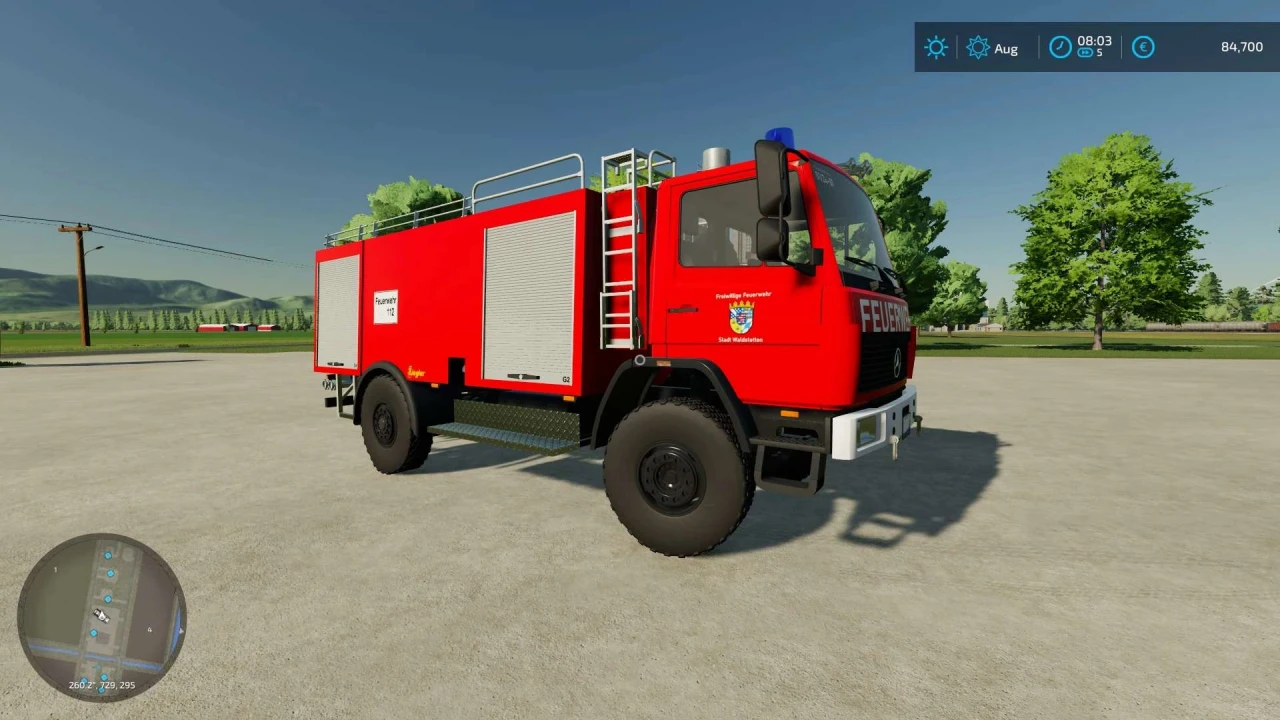Select the money balance 84,700
The width and height of the screenshot is (1280, 720).
coord(1242,46)
